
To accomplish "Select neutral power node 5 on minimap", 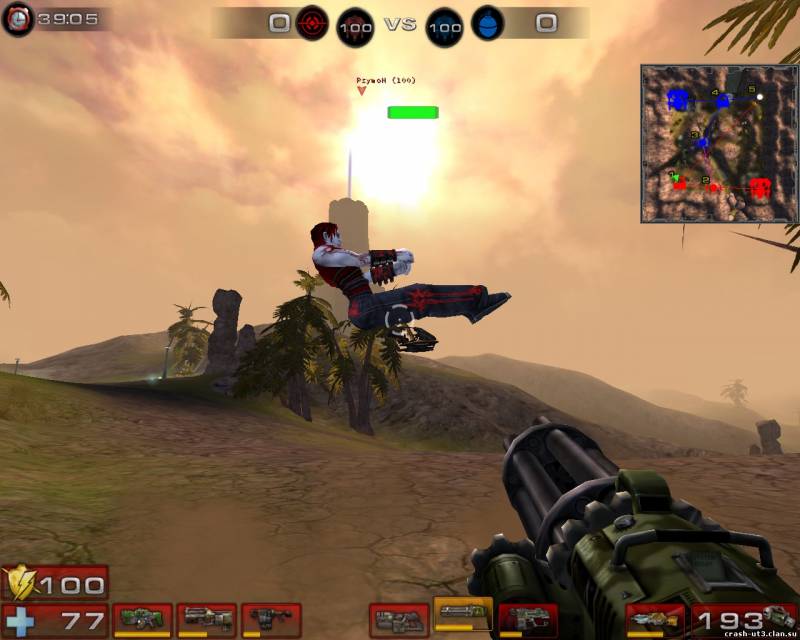I will pos(759,97).
